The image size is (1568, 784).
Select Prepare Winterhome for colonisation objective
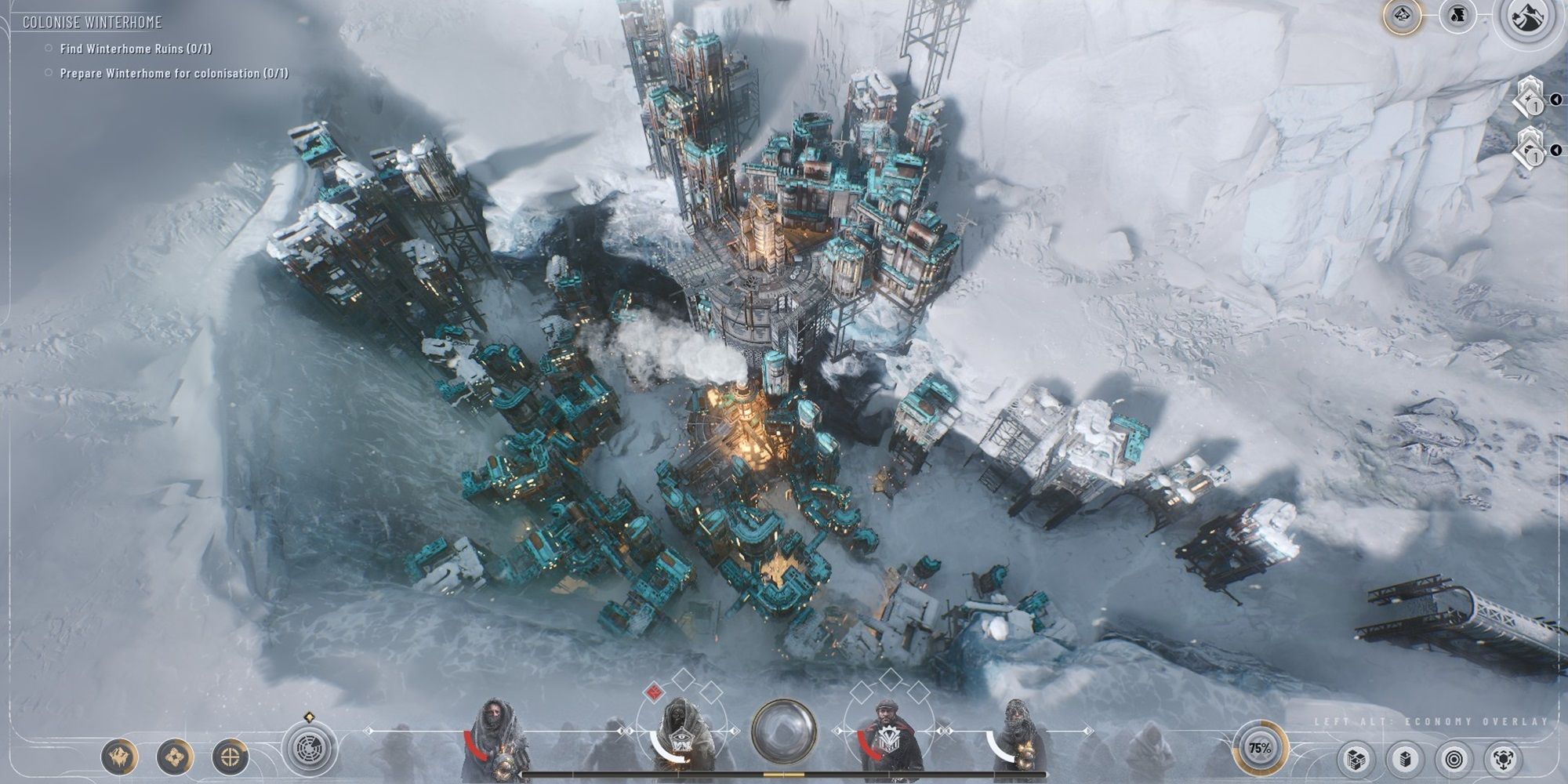point(173,73)
